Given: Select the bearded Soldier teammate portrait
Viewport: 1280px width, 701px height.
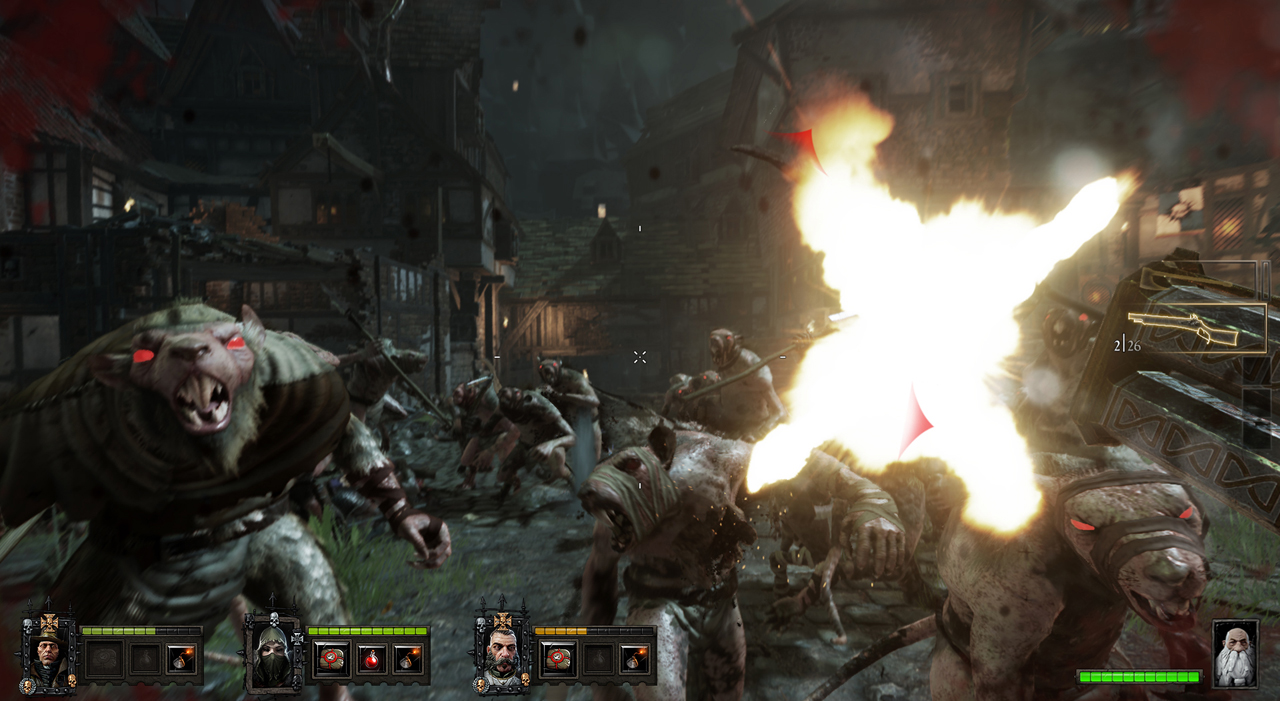Looking at the screenshot, I should 502,656.
